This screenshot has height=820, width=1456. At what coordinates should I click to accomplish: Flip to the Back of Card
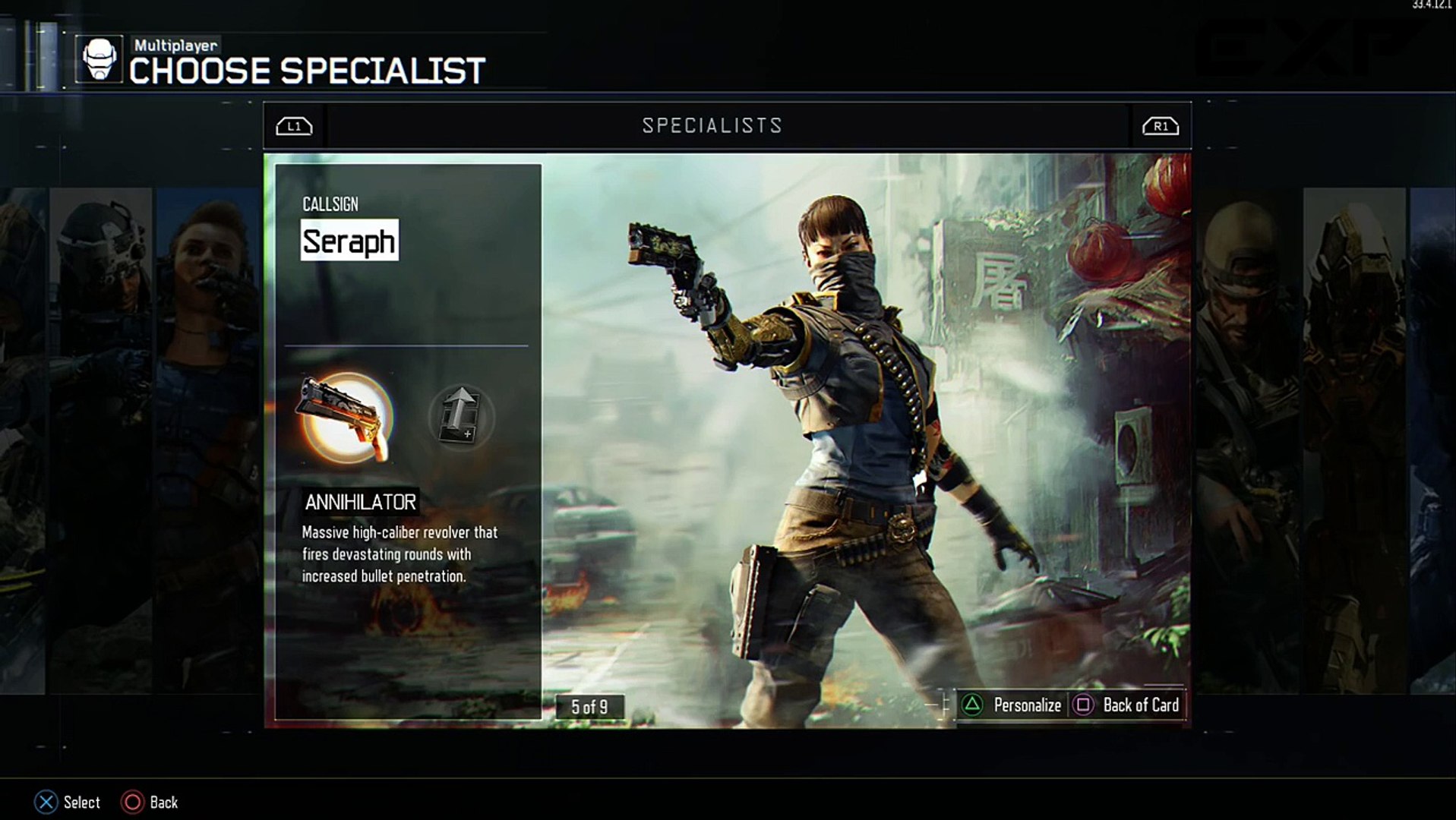coord(1127,705)
